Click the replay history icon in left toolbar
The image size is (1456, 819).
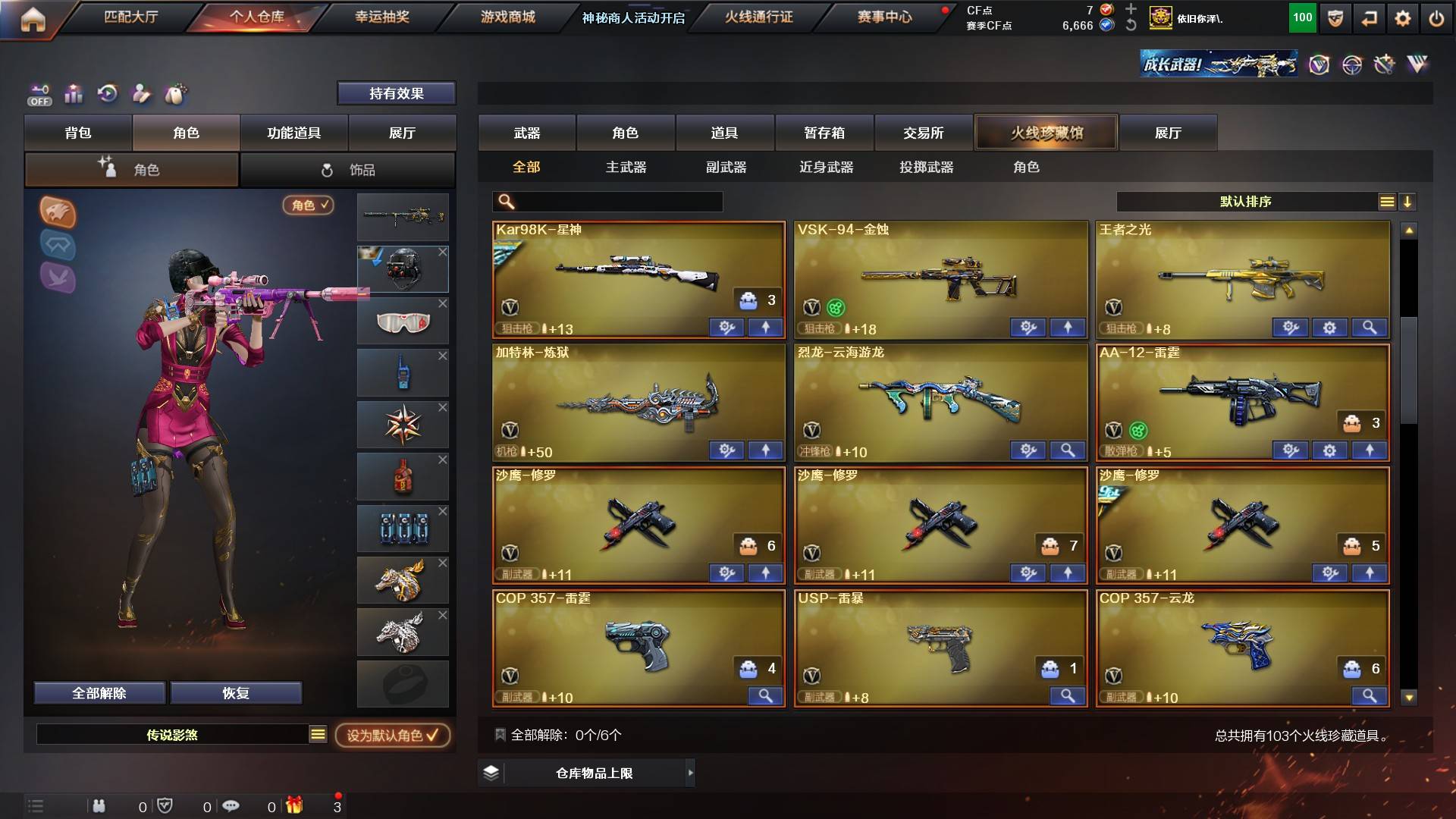[x=108, y=94]
